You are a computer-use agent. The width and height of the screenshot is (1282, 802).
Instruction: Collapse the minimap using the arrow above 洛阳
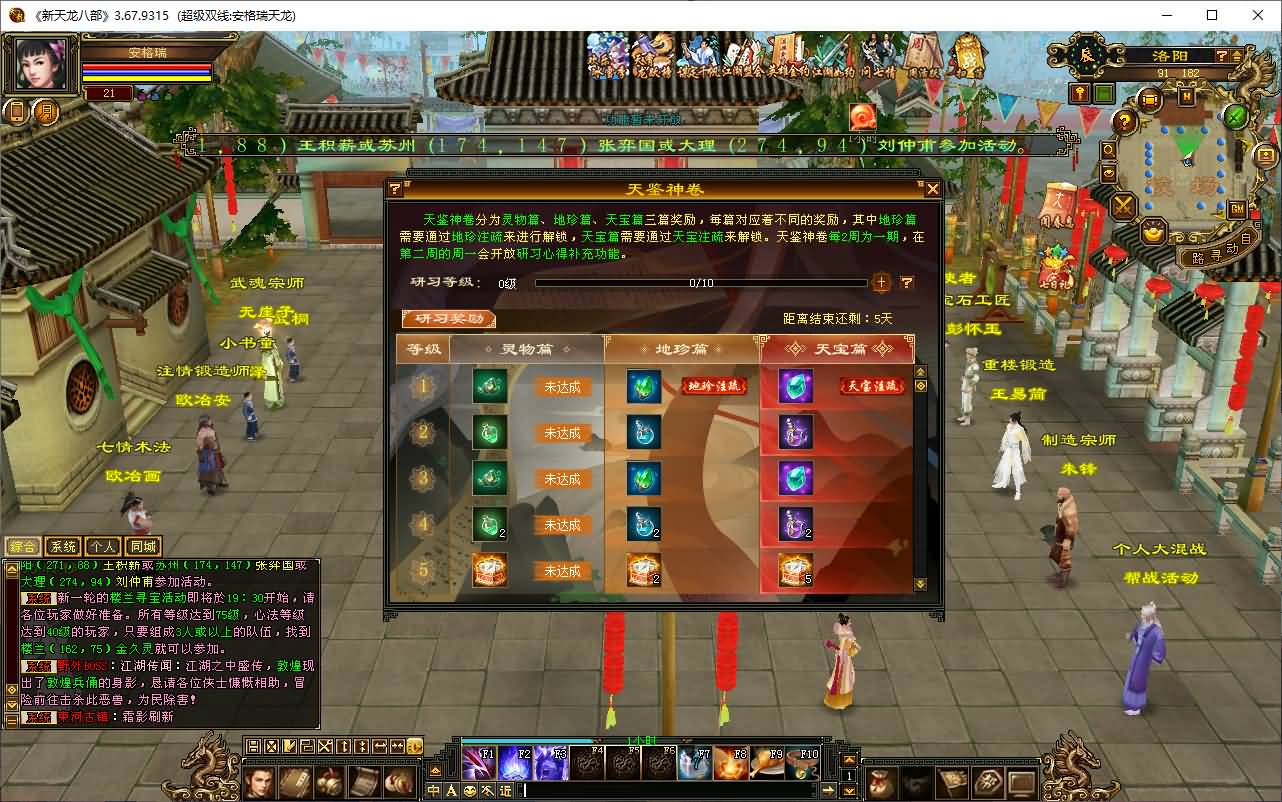coord(1237,55)
